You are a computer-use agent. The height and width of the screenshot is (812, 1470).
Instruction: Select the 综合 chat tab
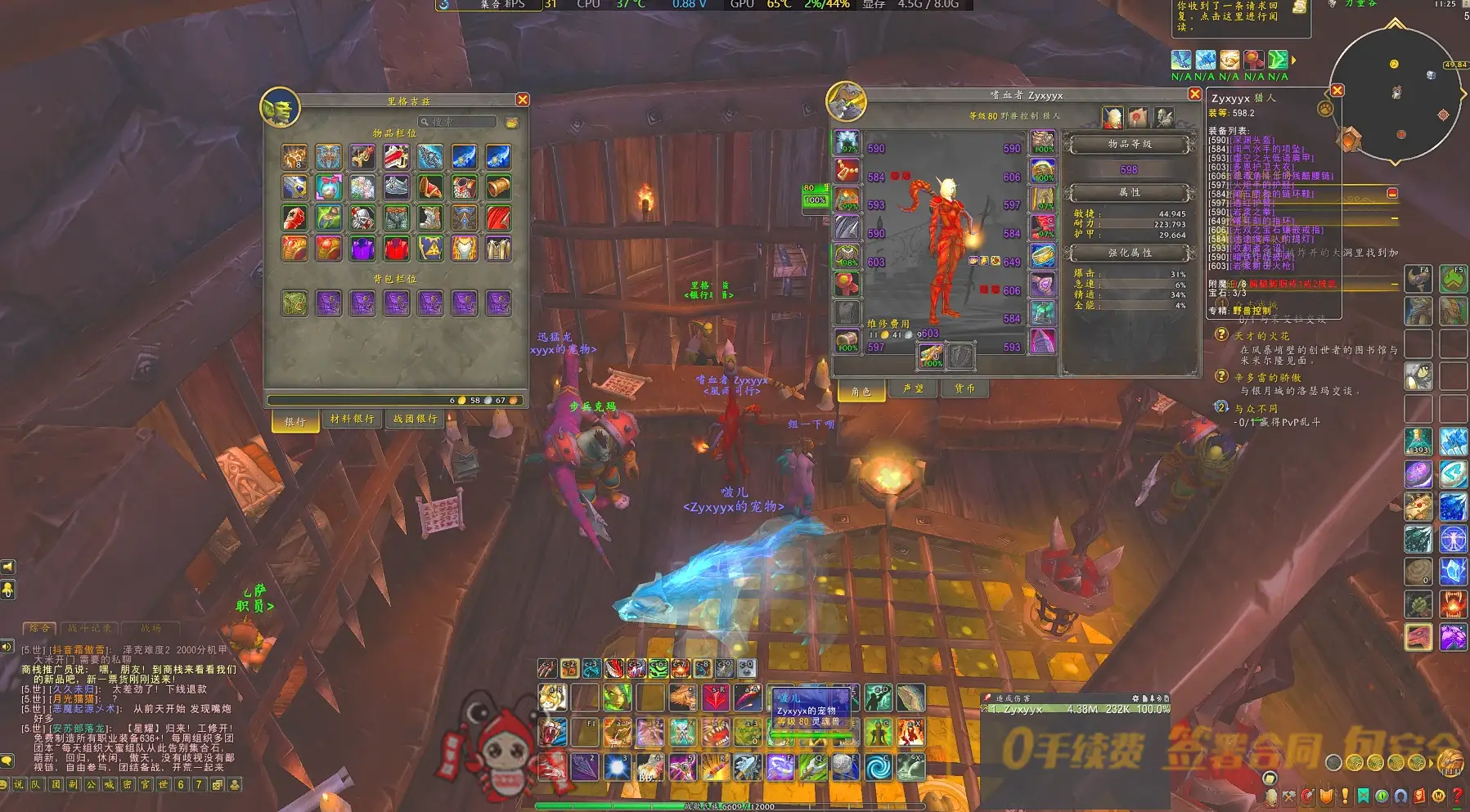click(39, 629)
